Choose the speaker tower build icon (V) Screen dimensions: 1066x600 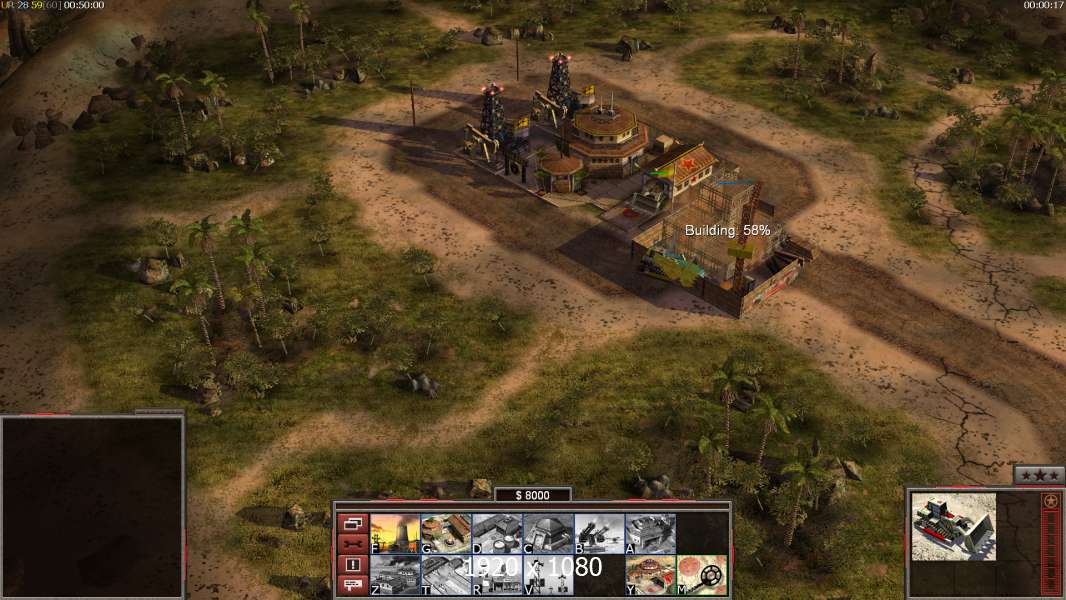coord(548,574)
